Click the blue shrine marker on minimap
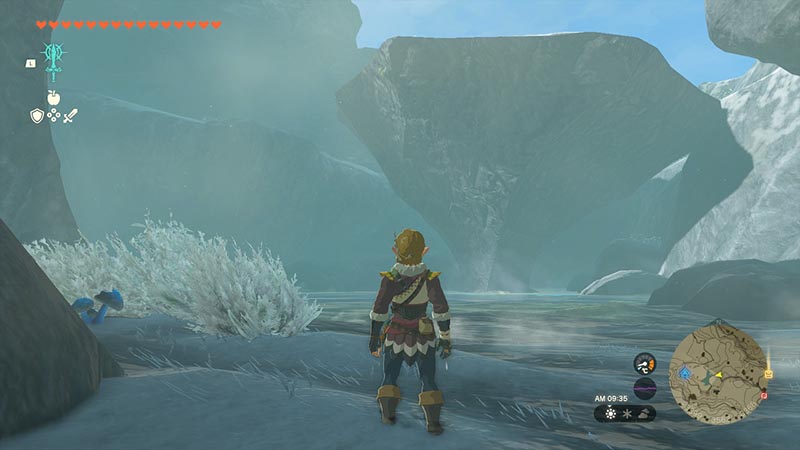Image resolution: width=800 pixels, height=450 pixels. click(x=686, y=371)
